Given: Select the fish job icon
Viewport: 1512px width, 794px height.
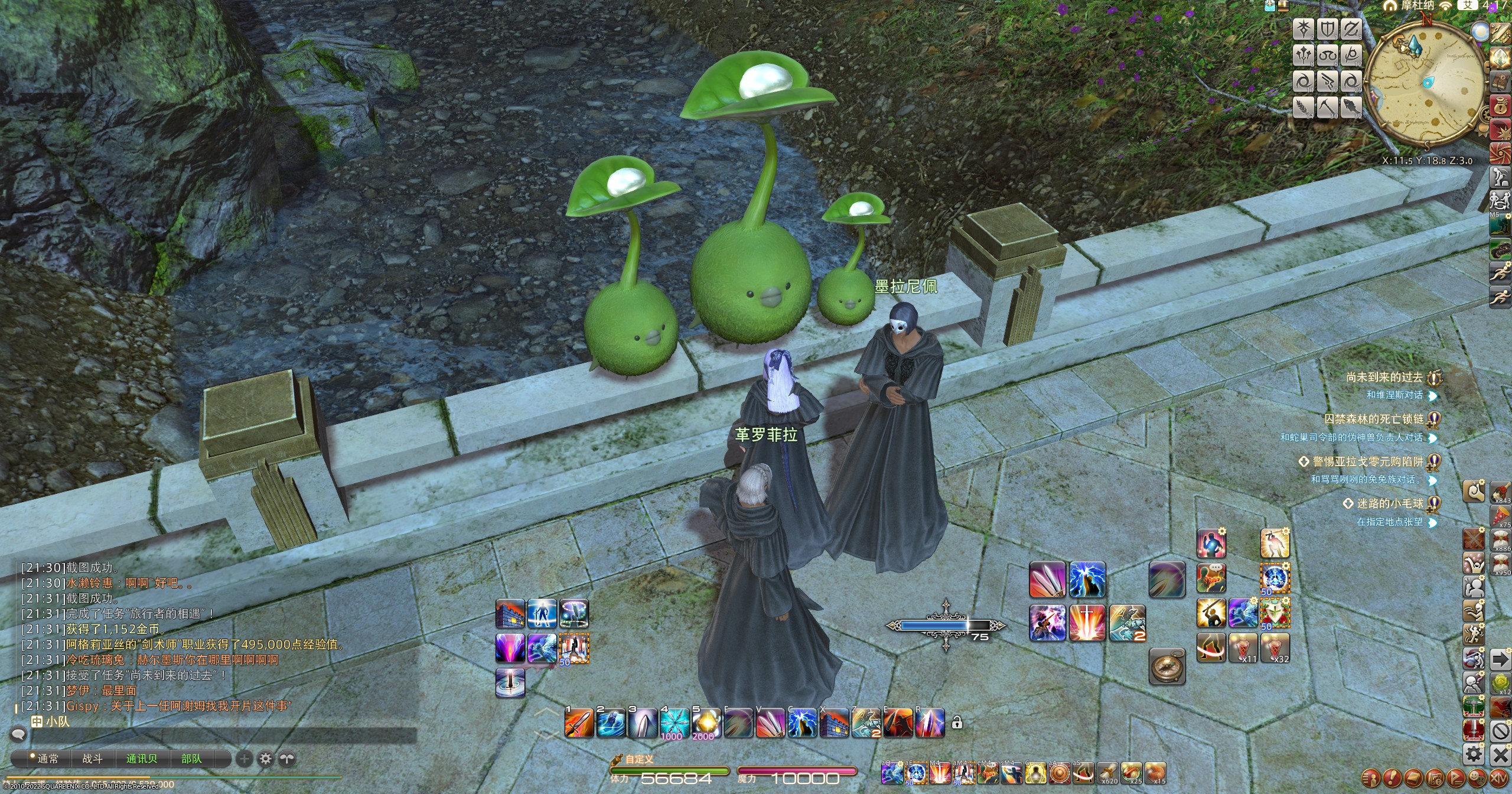Looking at the screenshot, I should pos(1351,107).
